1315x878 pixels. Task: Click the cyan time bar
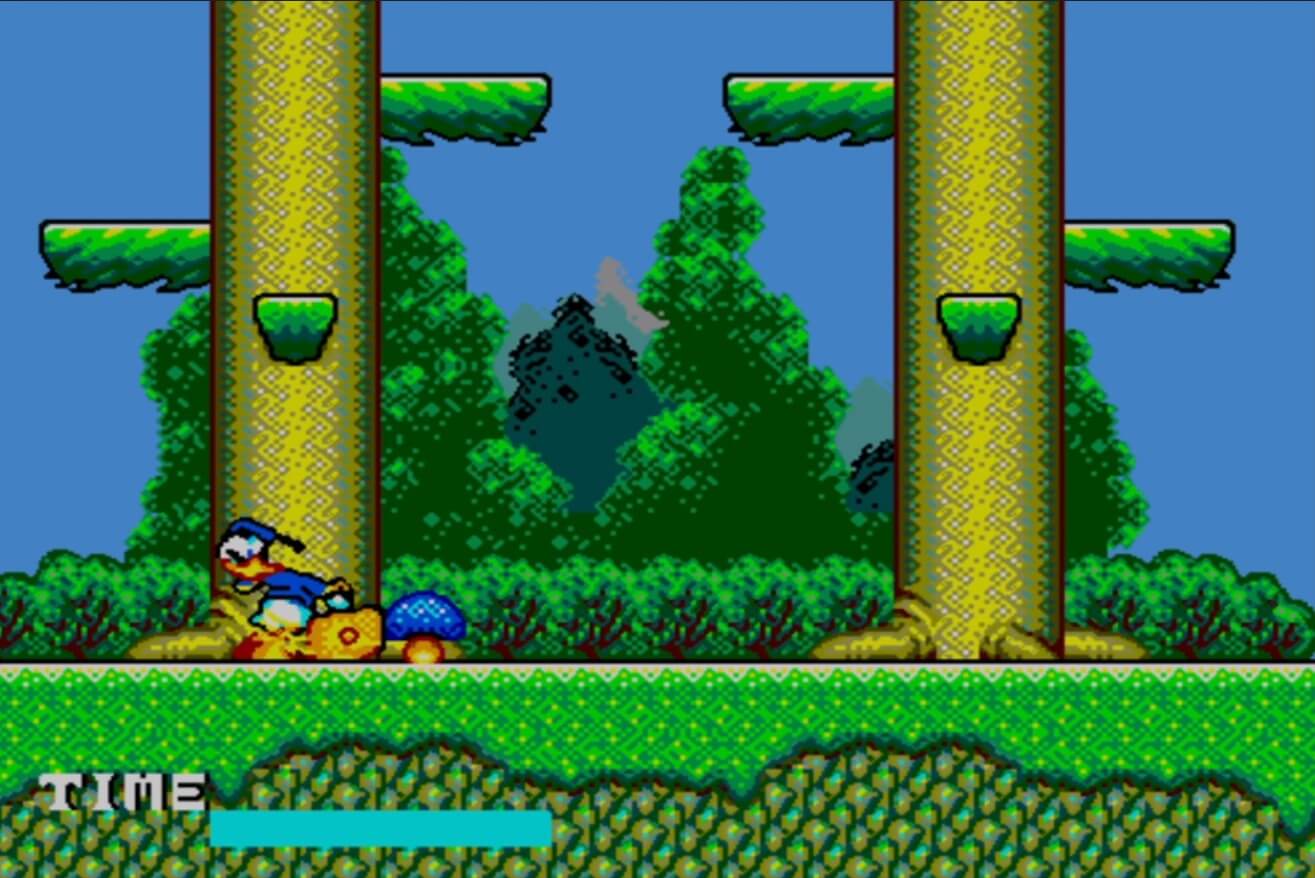tap(380, 828)
